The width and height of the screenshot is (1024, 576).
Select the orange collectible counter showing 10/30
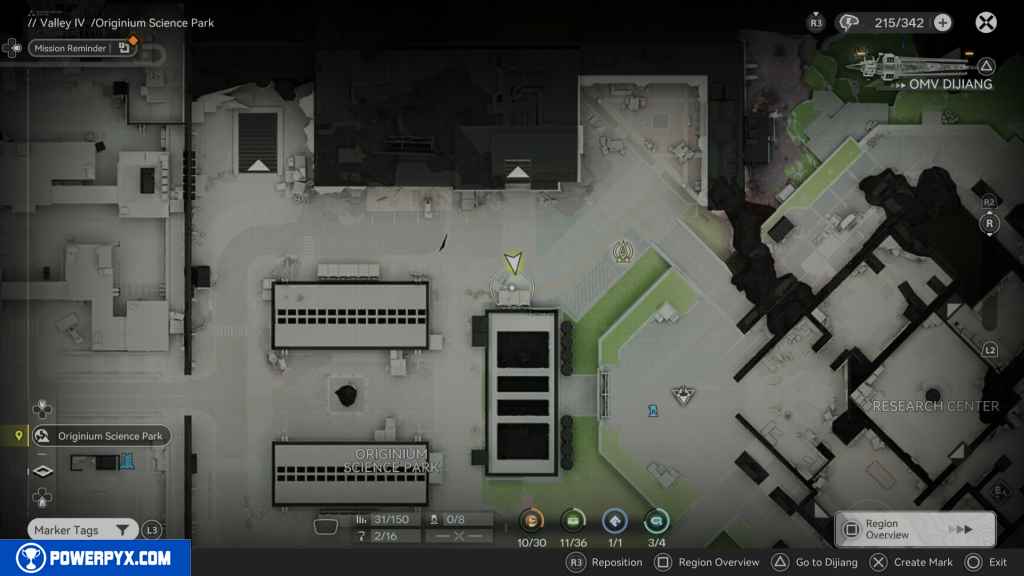(532, 520)
